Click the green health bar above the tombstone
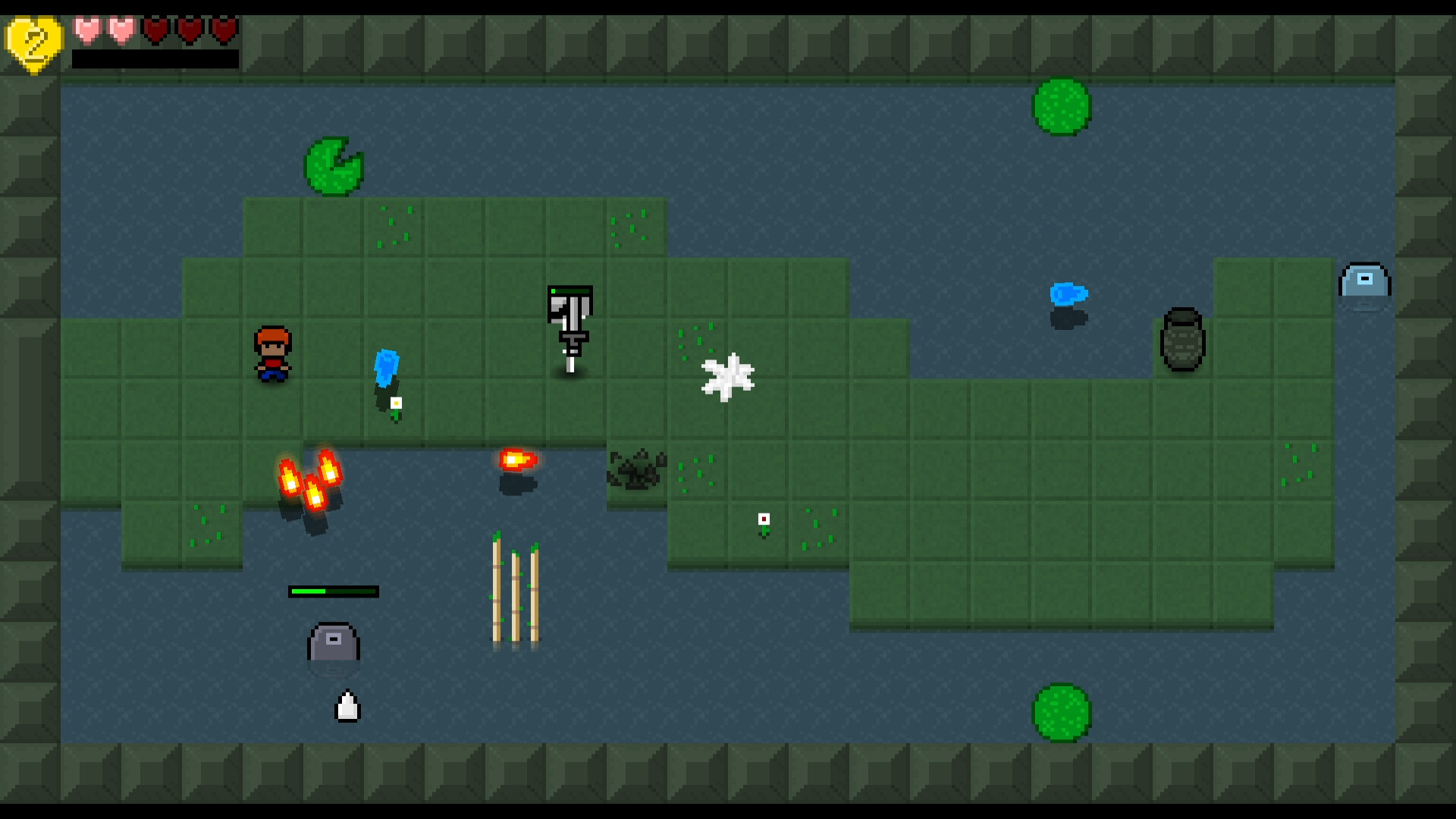This screenshot has height=819, width=1456. [x=333, y=591]
